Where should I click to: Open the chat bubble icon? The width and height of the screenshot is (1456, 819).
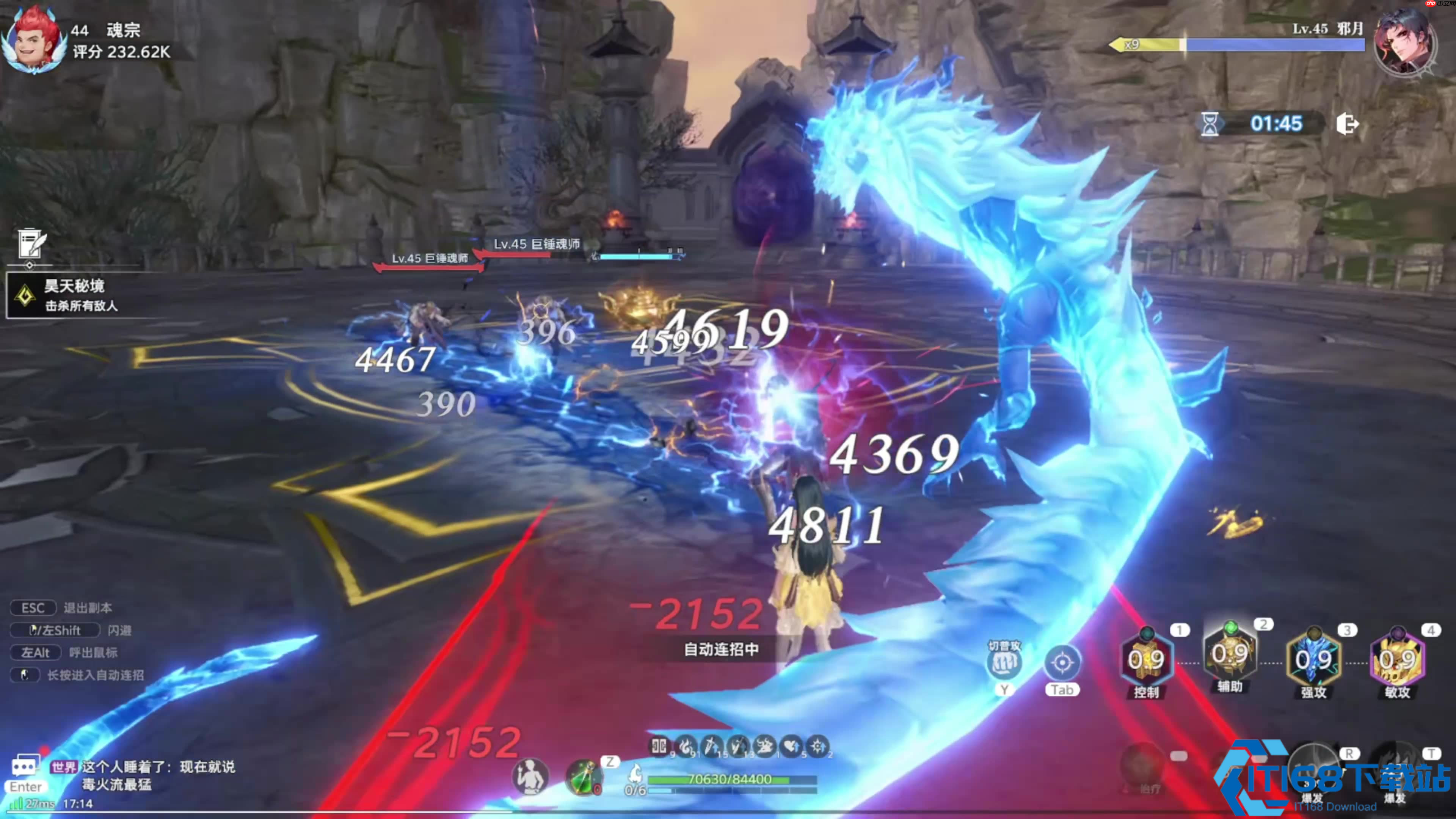tap(25, 767)
